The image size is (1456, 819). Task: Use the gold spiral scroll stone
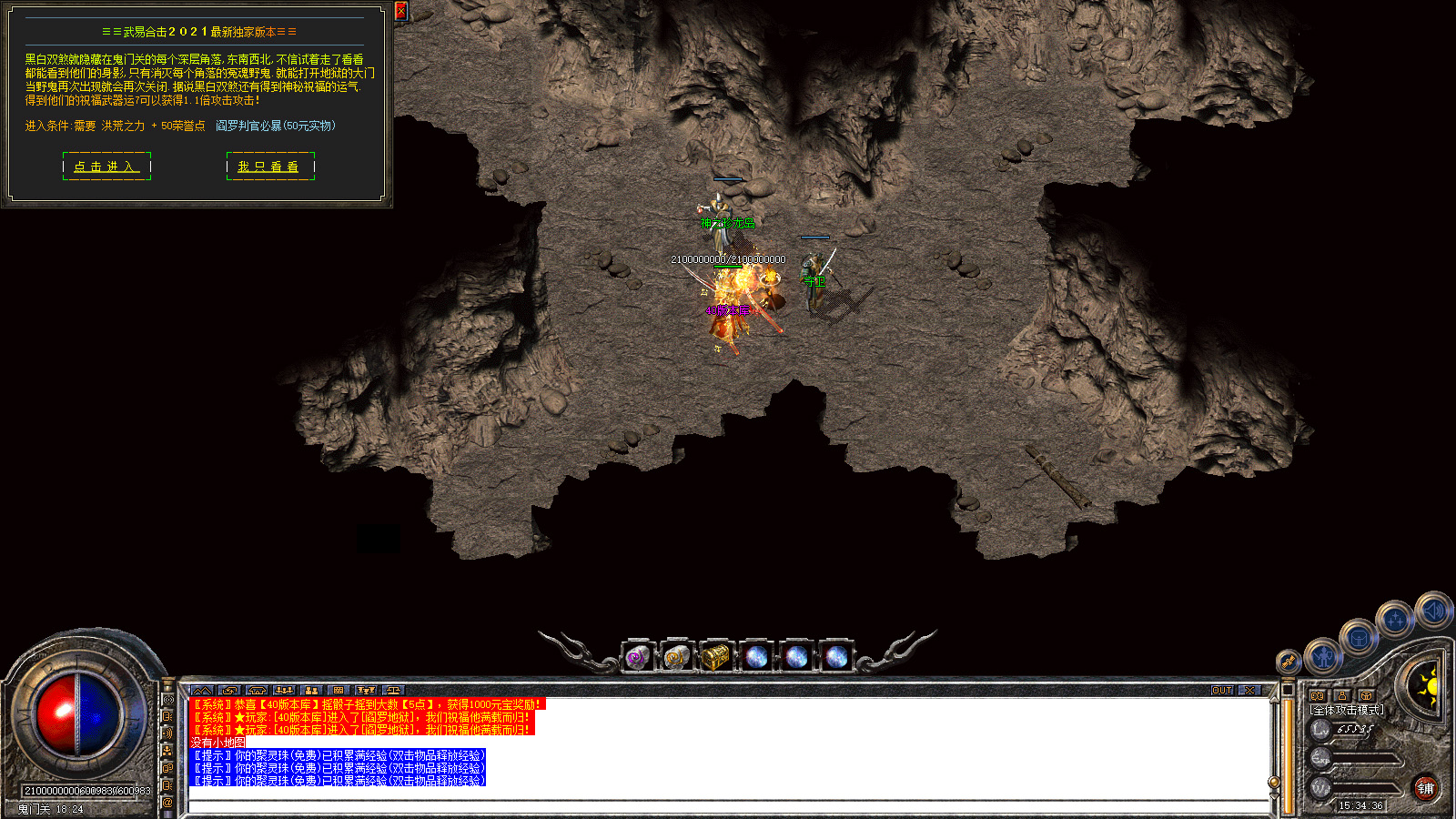(676, 656)
